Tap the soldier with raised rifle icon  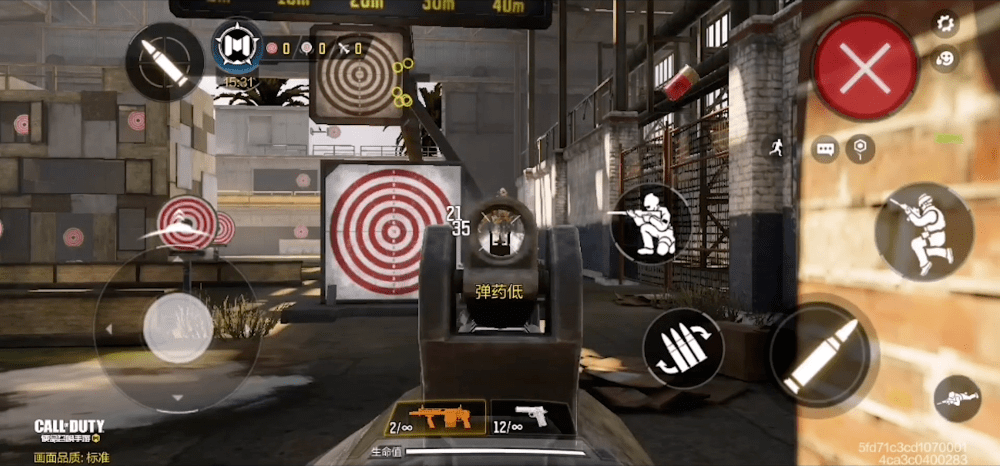tap(923, 231)
